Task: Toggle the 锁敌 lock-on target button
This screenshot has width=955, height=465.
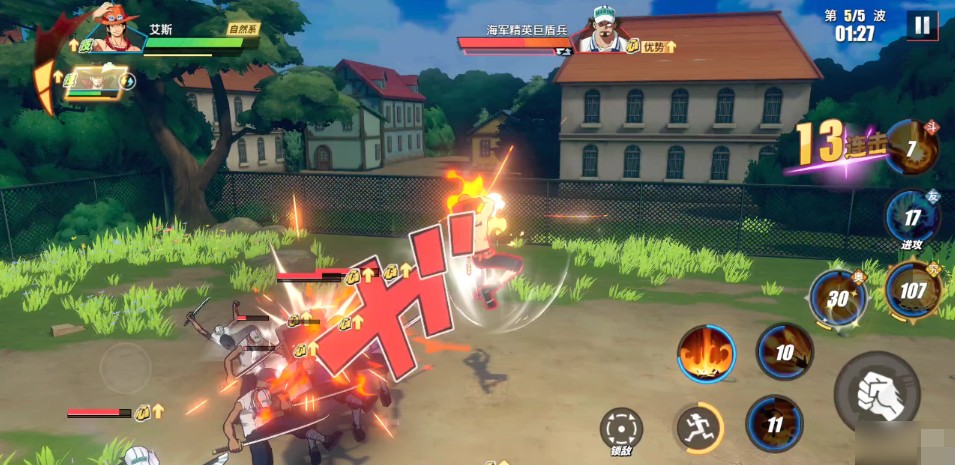Action: (x=621, y=428)
